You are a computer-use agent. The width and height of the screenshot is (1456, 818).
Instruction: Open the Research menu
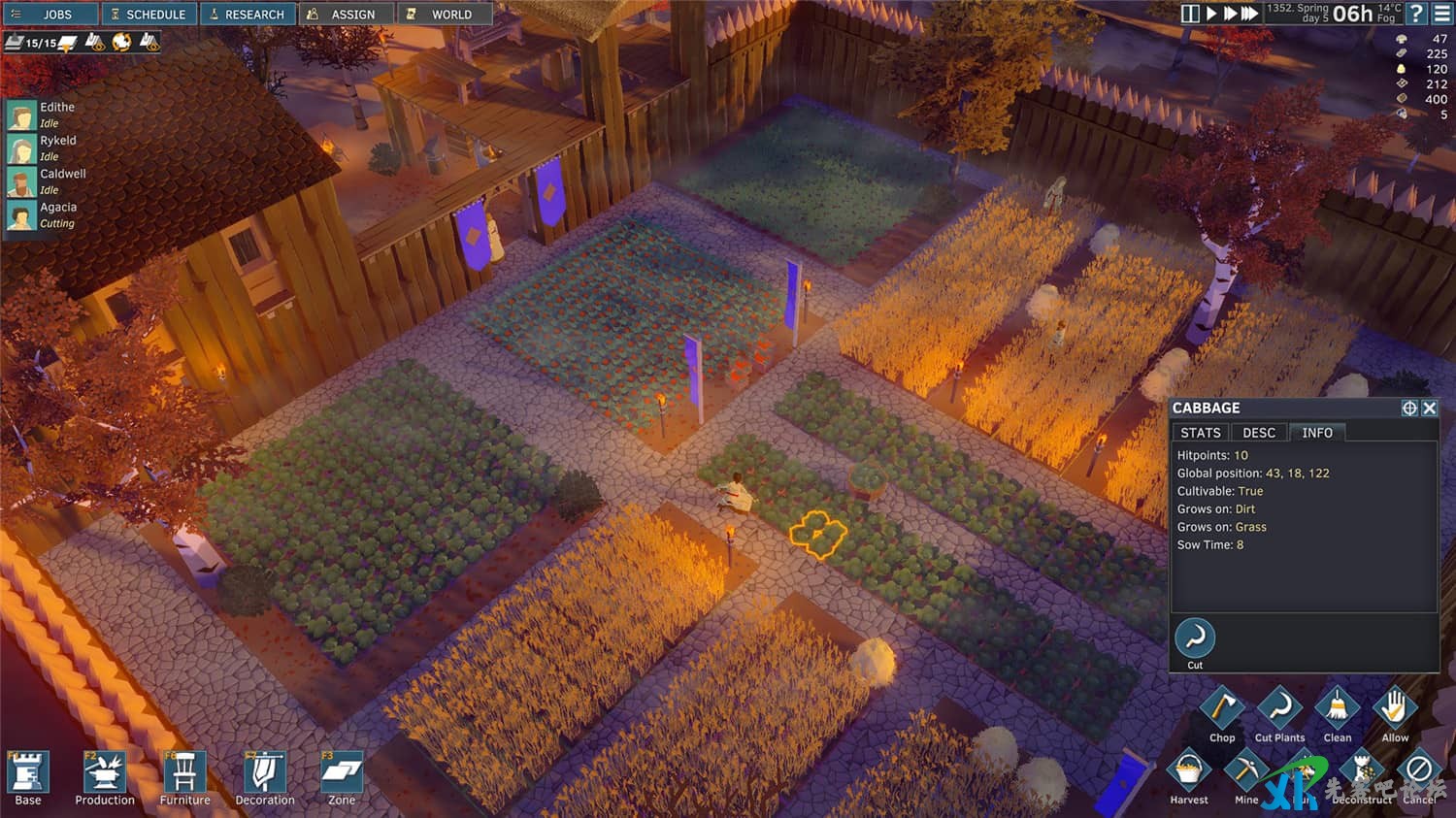(248, 15)
